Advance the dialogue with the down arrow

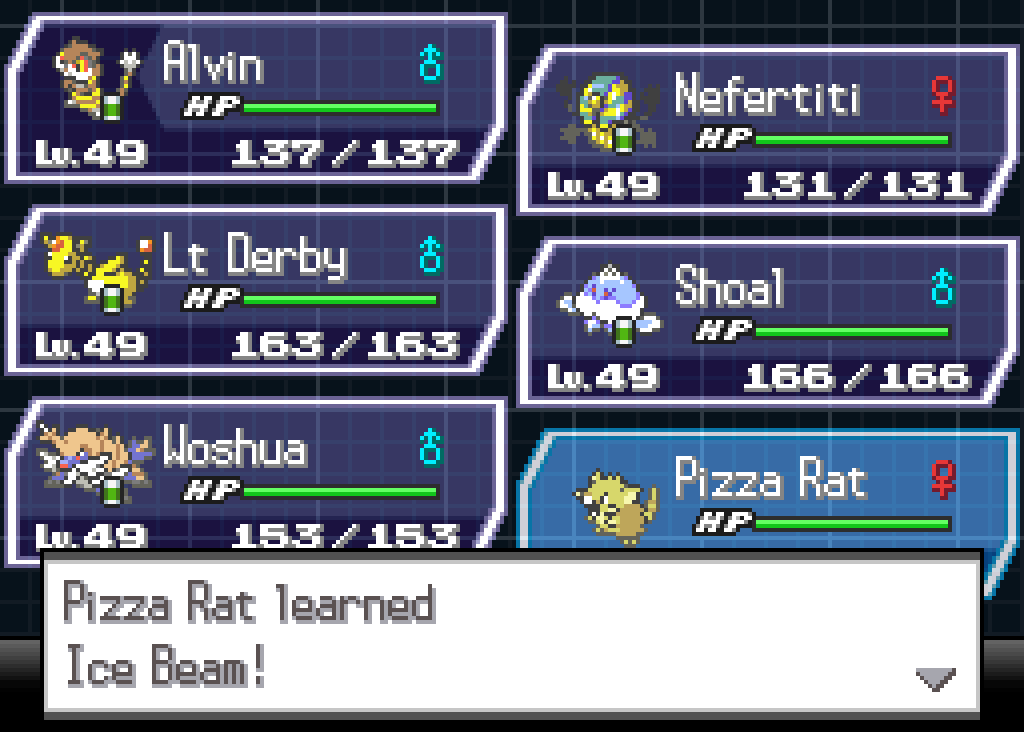935,680
